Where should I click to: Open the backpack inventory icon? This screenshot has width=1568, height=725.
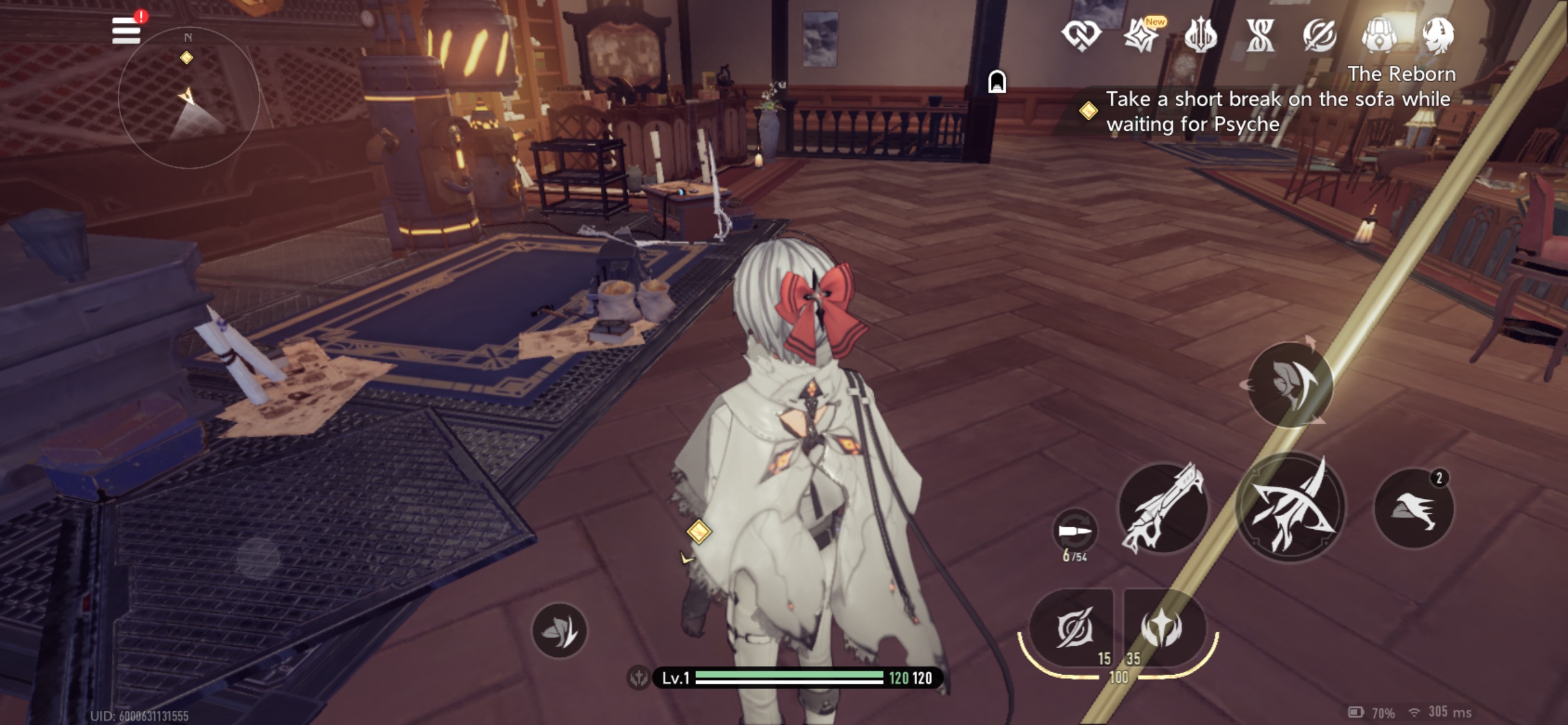tap(1379, 35)
